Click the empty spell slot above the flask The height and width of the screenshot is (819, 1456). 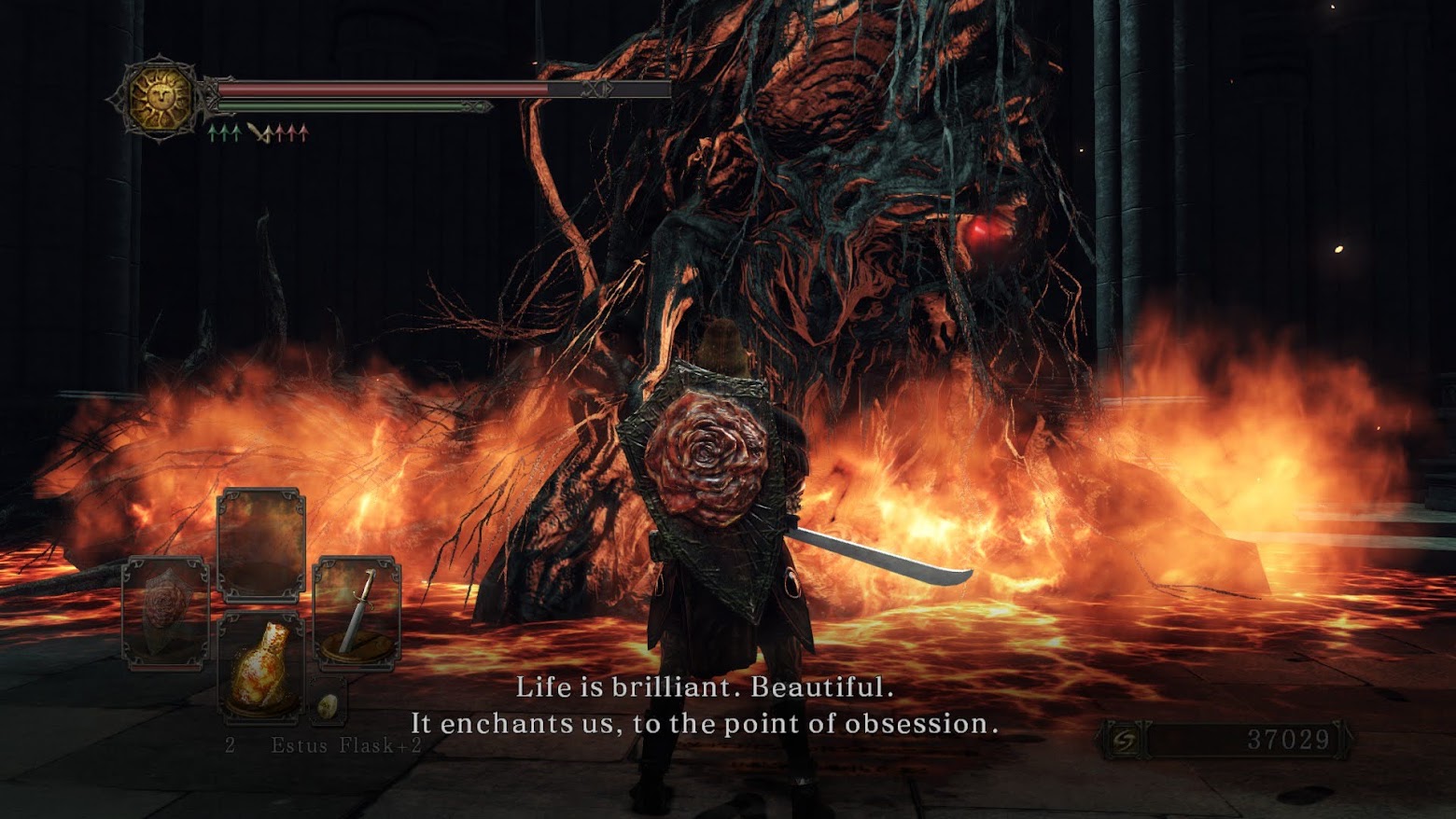pyautogui.click(x=261, y=544)
